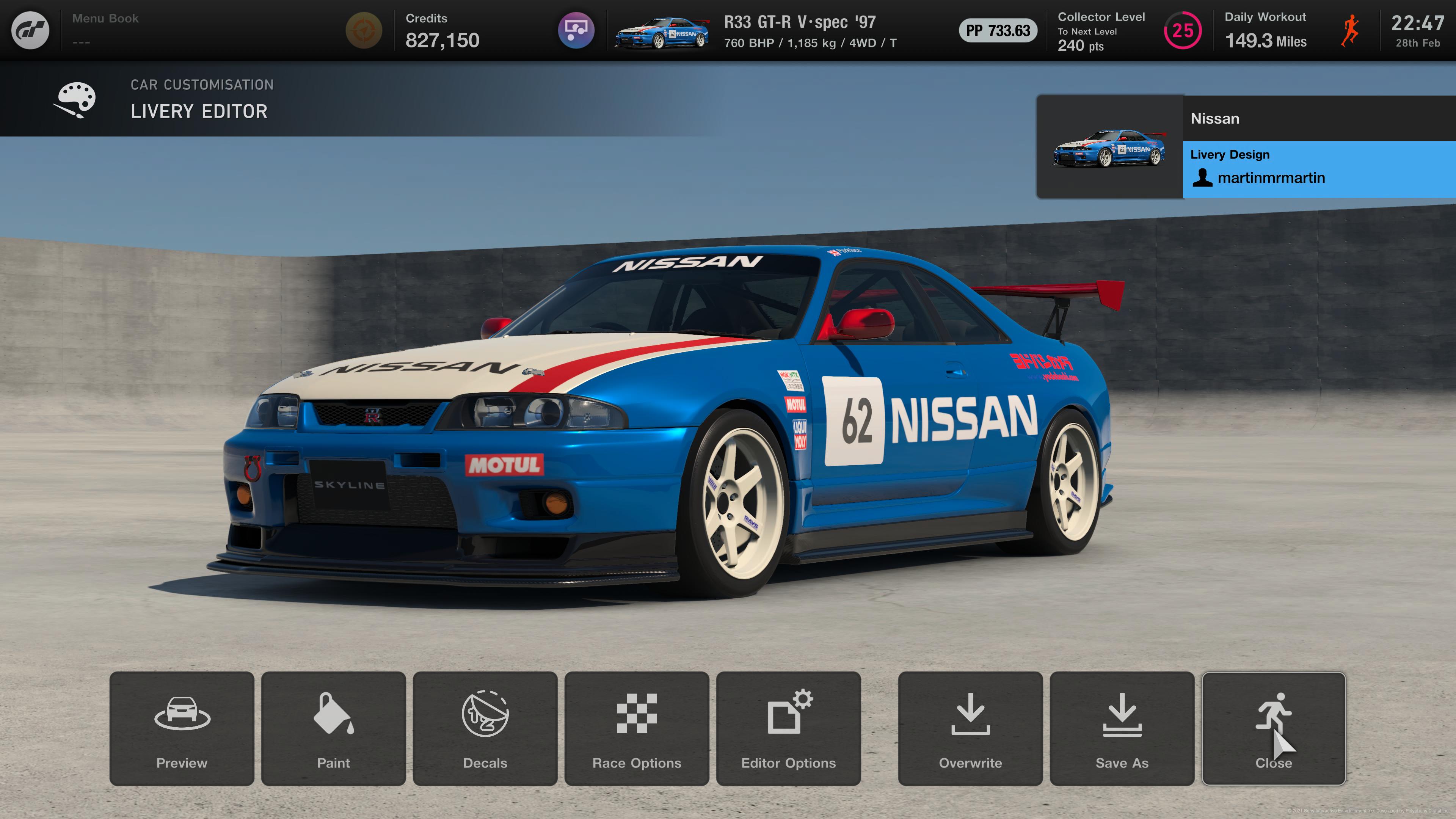This screenshot has height=819, width=1456.
Task: Save the livery with Save As
Action: (1122, 728)
